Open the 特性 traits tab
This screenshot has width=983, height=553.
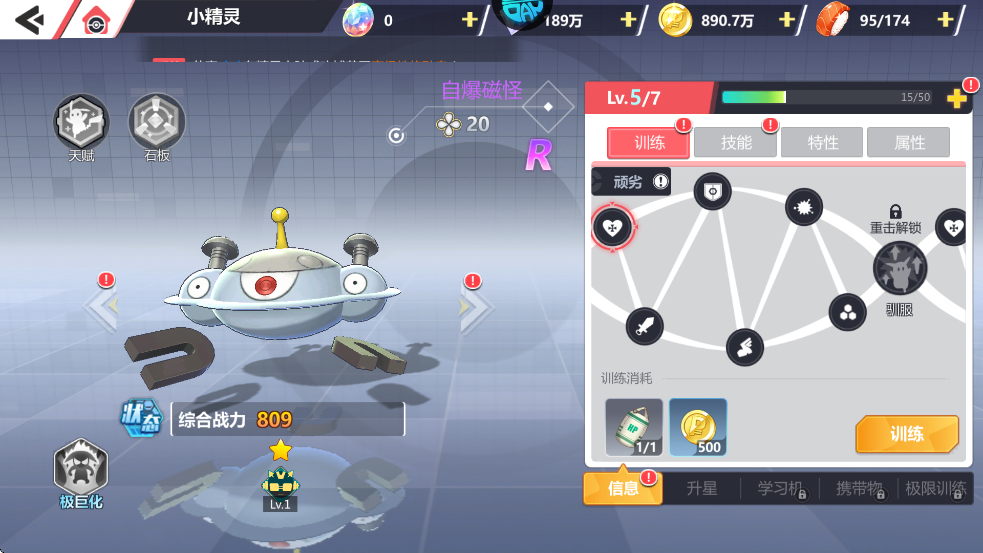click(823, 143)
